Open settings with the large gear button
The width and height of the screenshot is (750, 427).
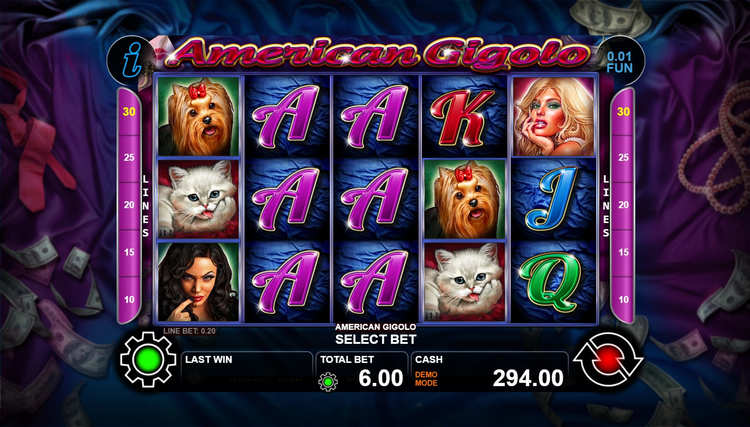coord(148,362)
